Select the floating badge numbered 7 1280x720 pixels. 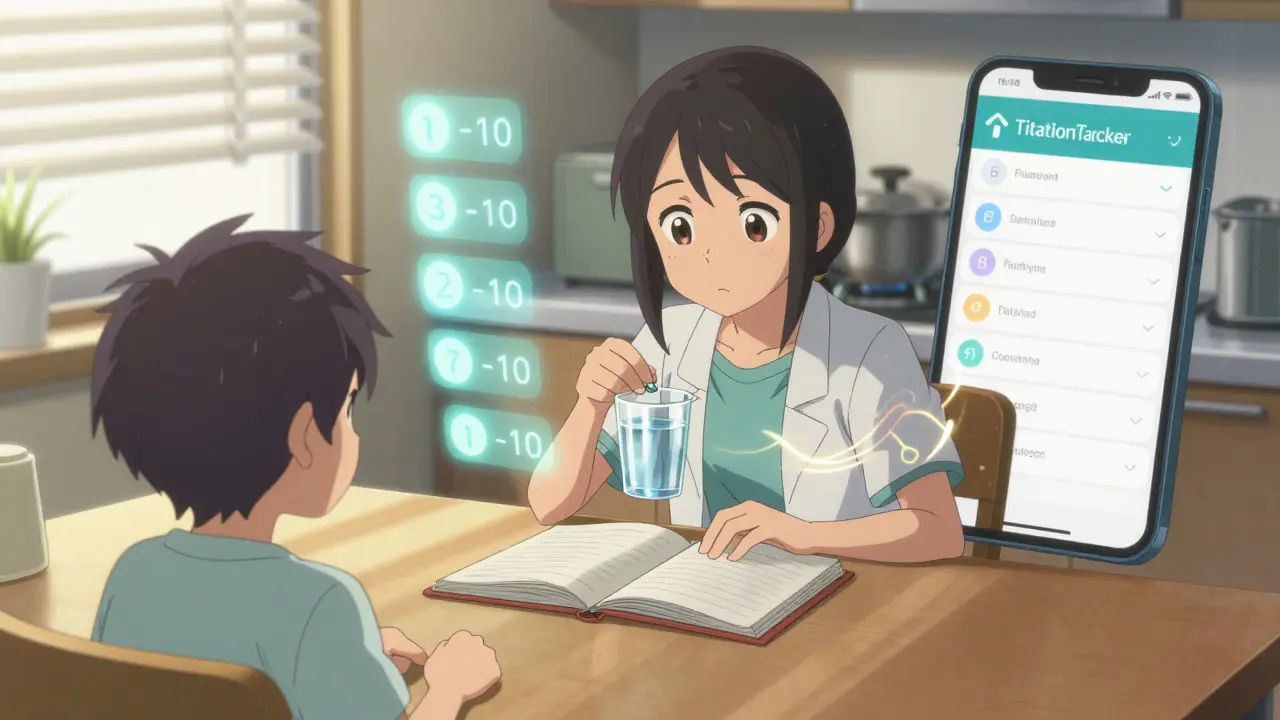[484, 366]
